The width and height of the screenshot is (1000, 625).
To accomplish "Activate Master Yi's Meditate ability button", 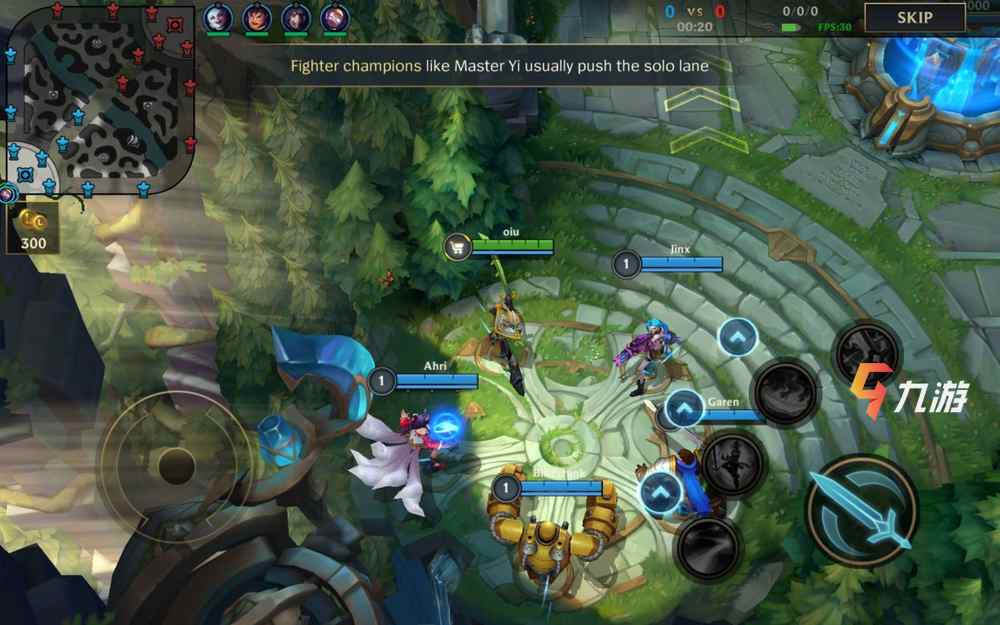I will pos(733,463).
